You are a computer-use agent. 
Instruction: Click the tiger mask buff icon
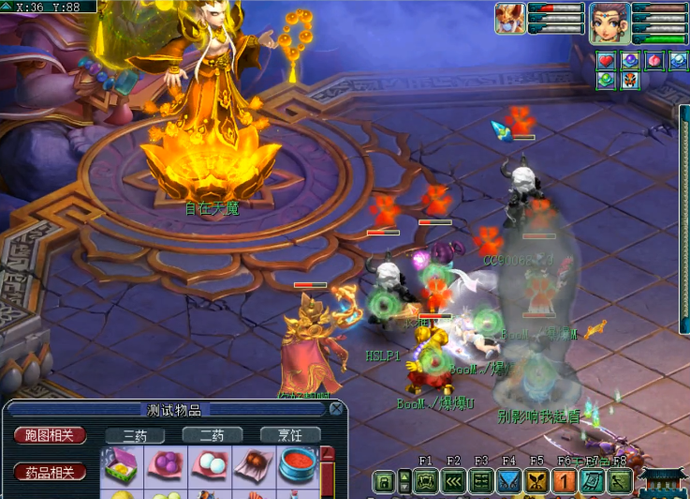[x=629, y=80]
